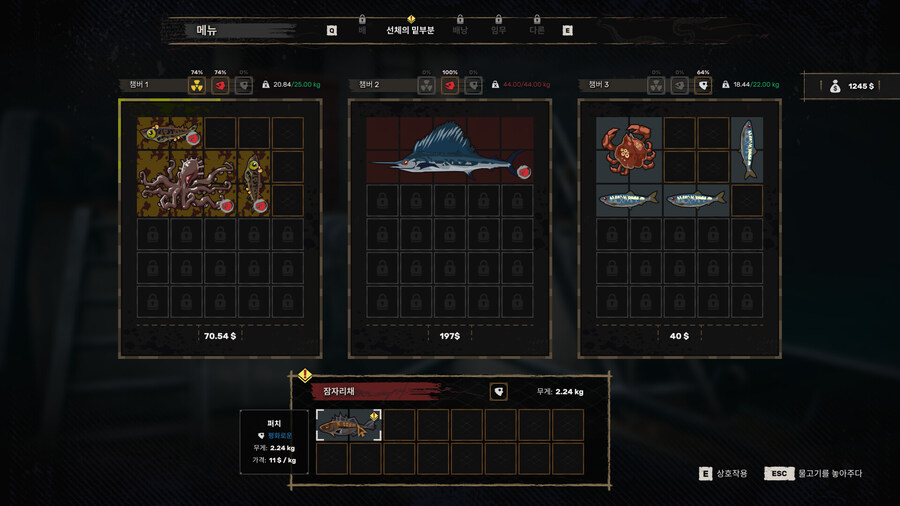Click the 상호작용 interact prompt label
The image size is (900, 506).
(x=730, y=473)
